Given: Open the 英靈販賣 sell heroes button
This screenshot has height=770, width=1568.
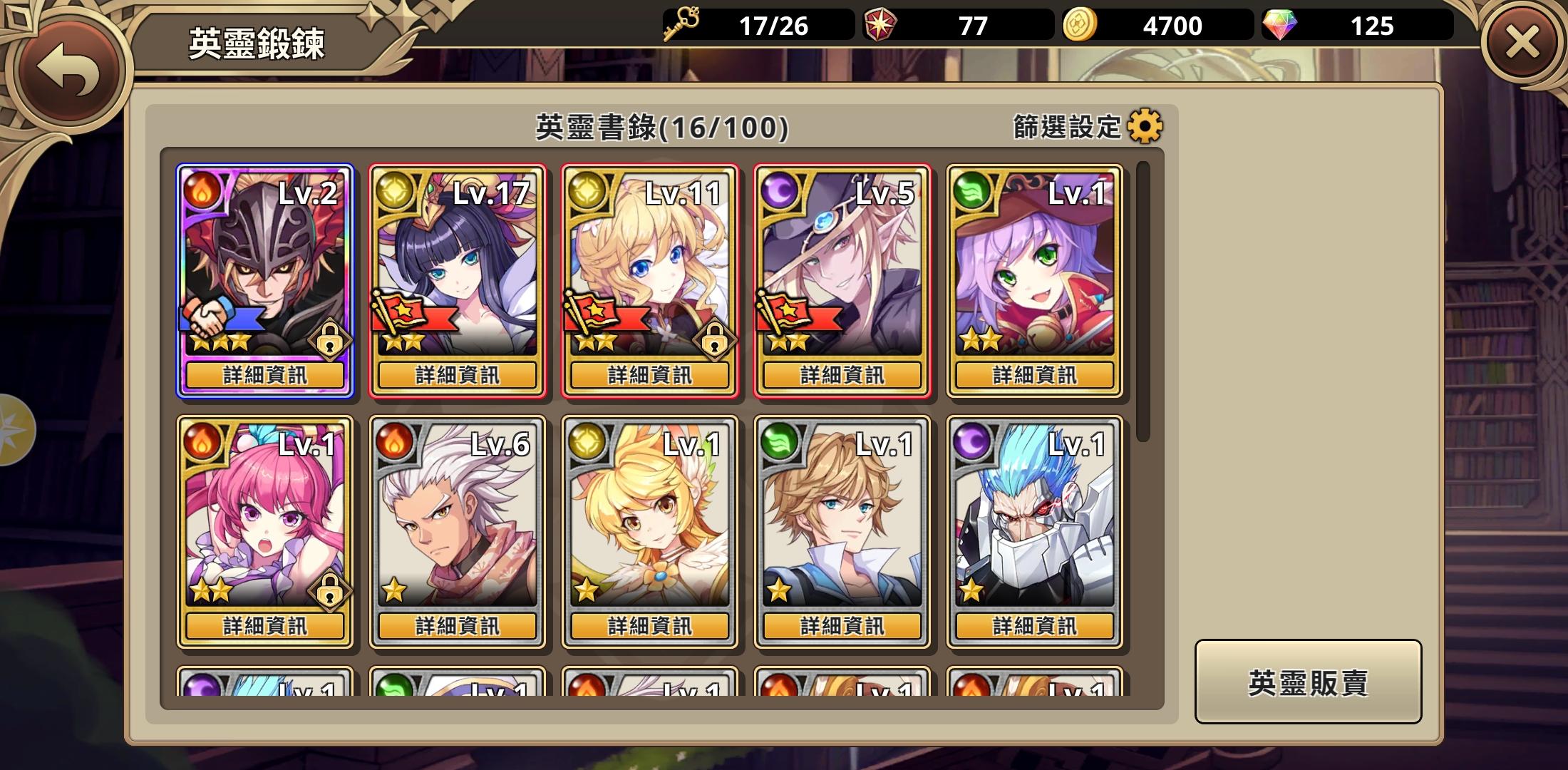Looking at the screenshot, I should 1308,682.
